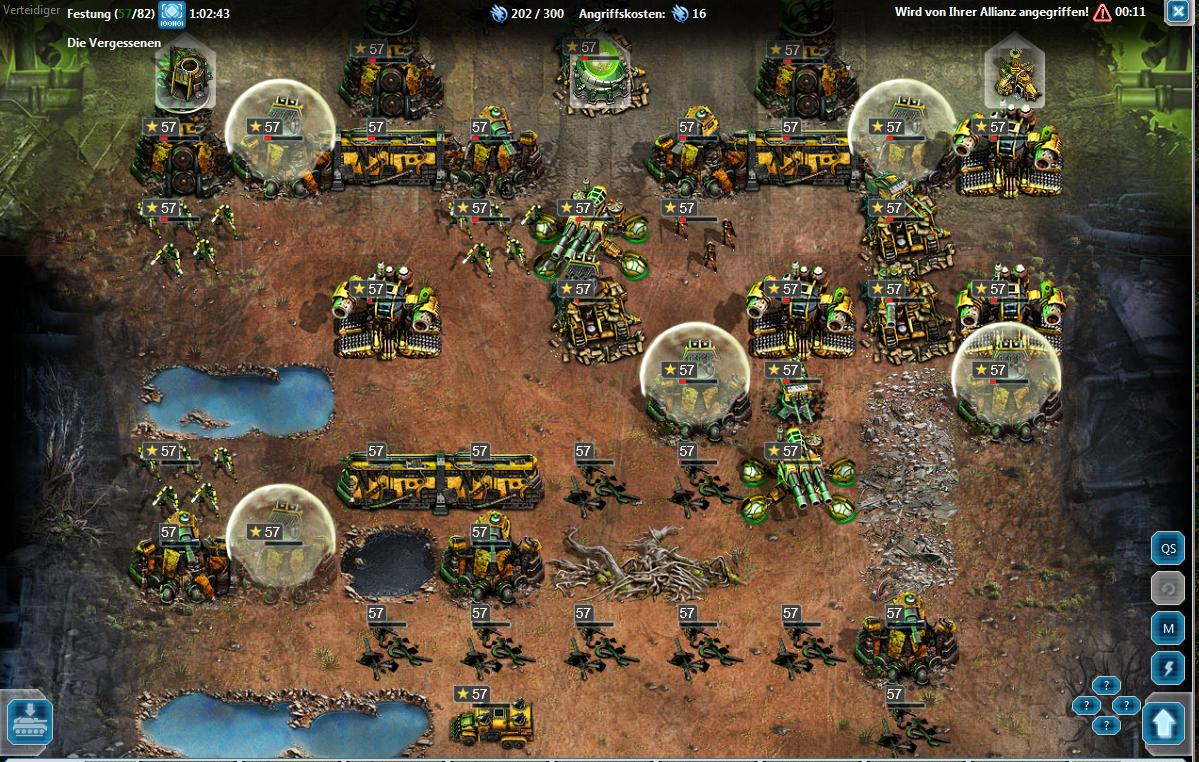Close the fortress attack view
Viewport: 1199px width, 762px height.
(1176, 13)
